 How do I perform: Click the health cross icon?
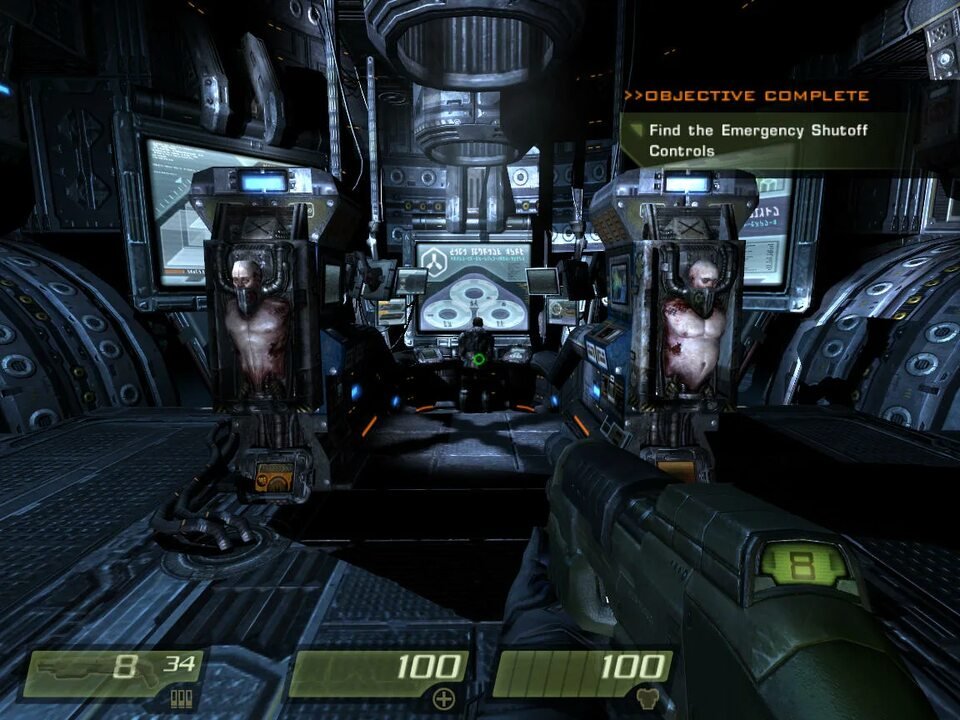(443, 699)
